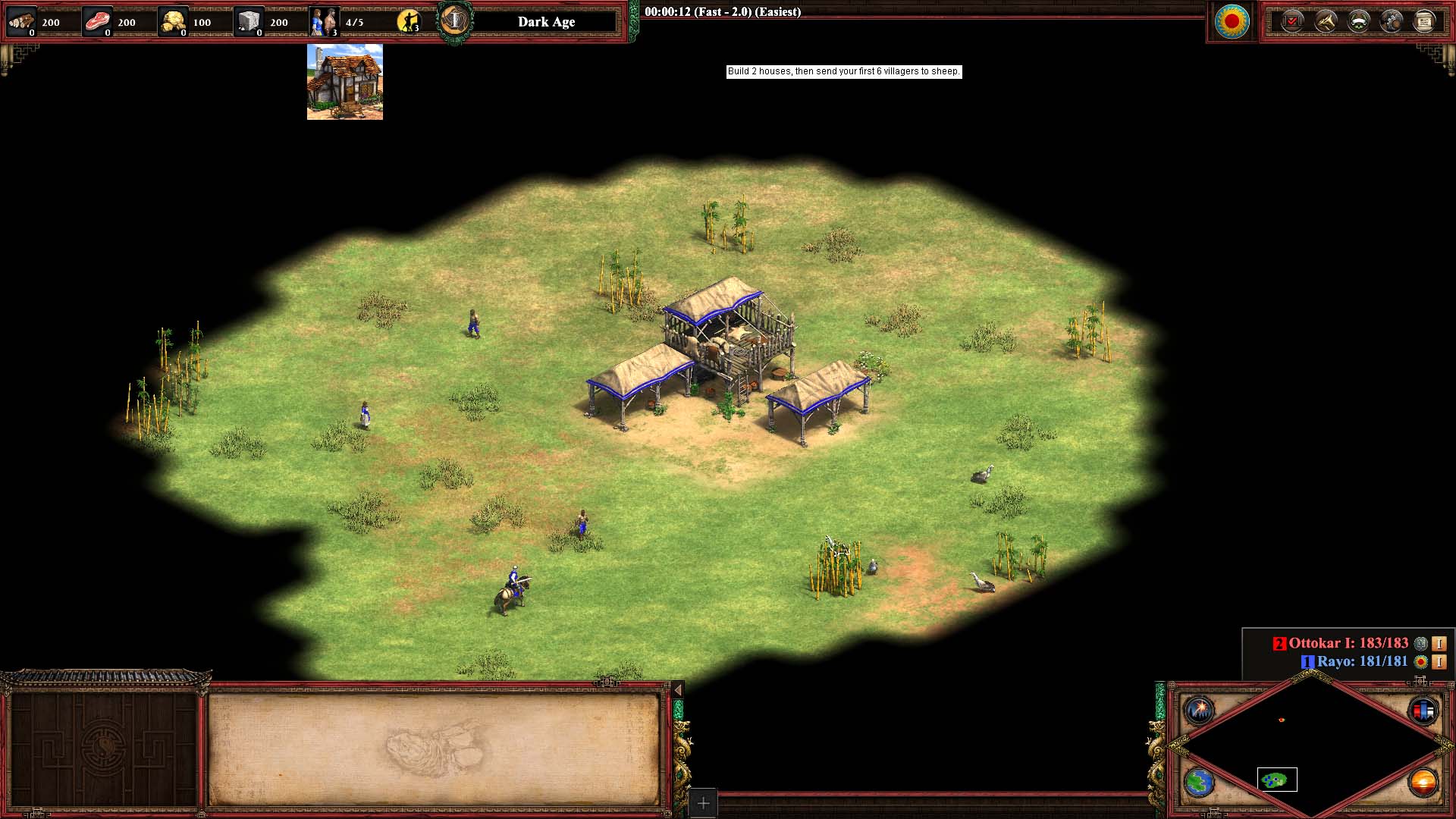Switch minimap mode with the globe button
Viewport: 1456px width, 819px height.
(x=1200, y=782)
